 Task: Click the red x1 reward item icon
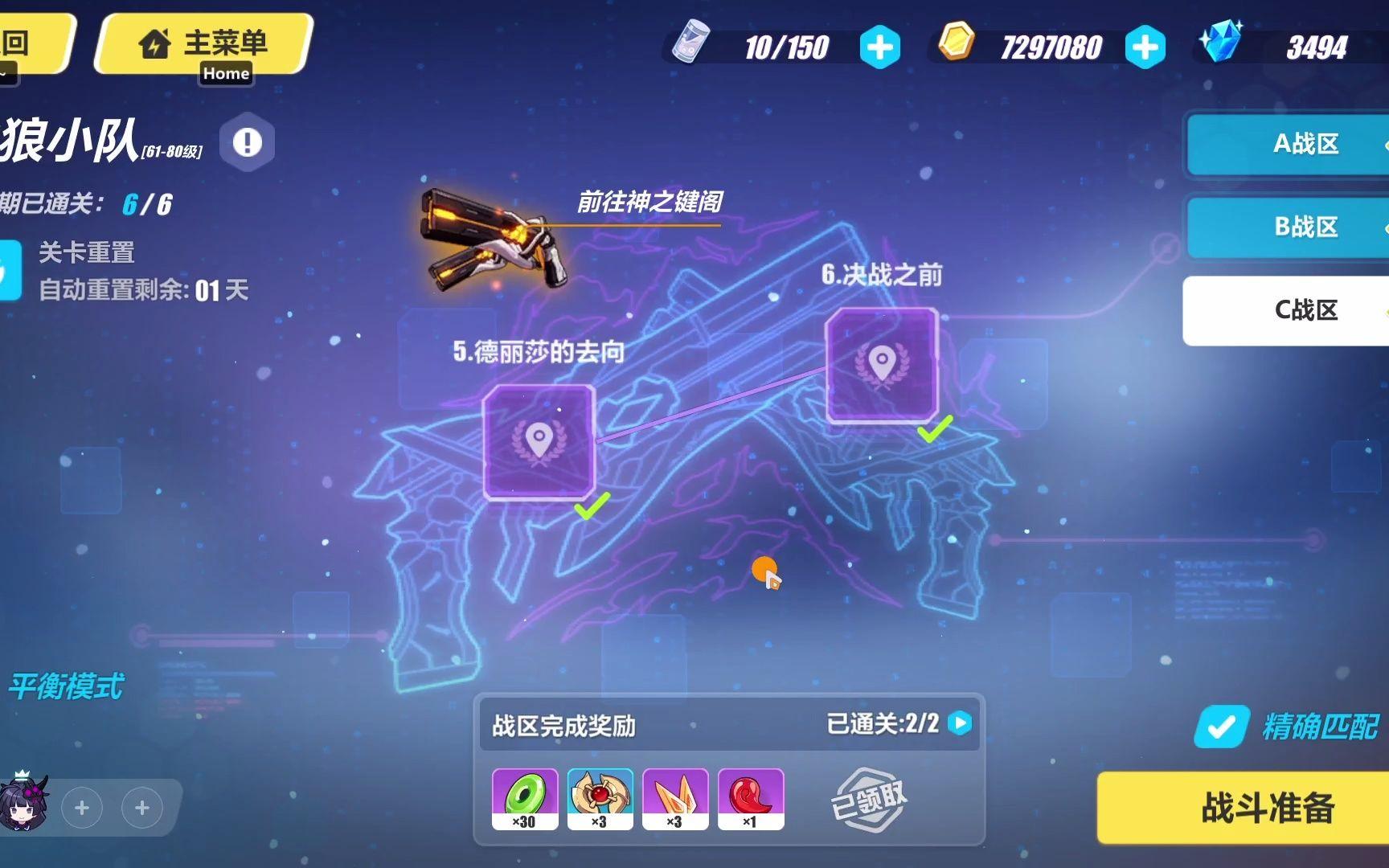[x=749, y=796]
